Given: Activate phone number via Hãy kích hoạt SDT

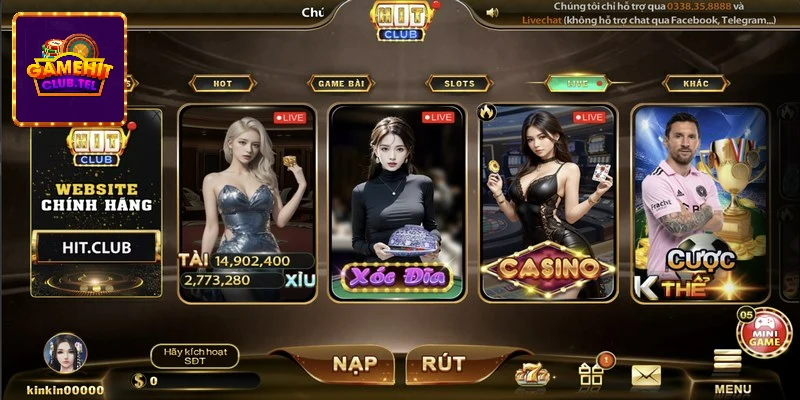Looking at the screenshot, I should [x=195, y=356].
